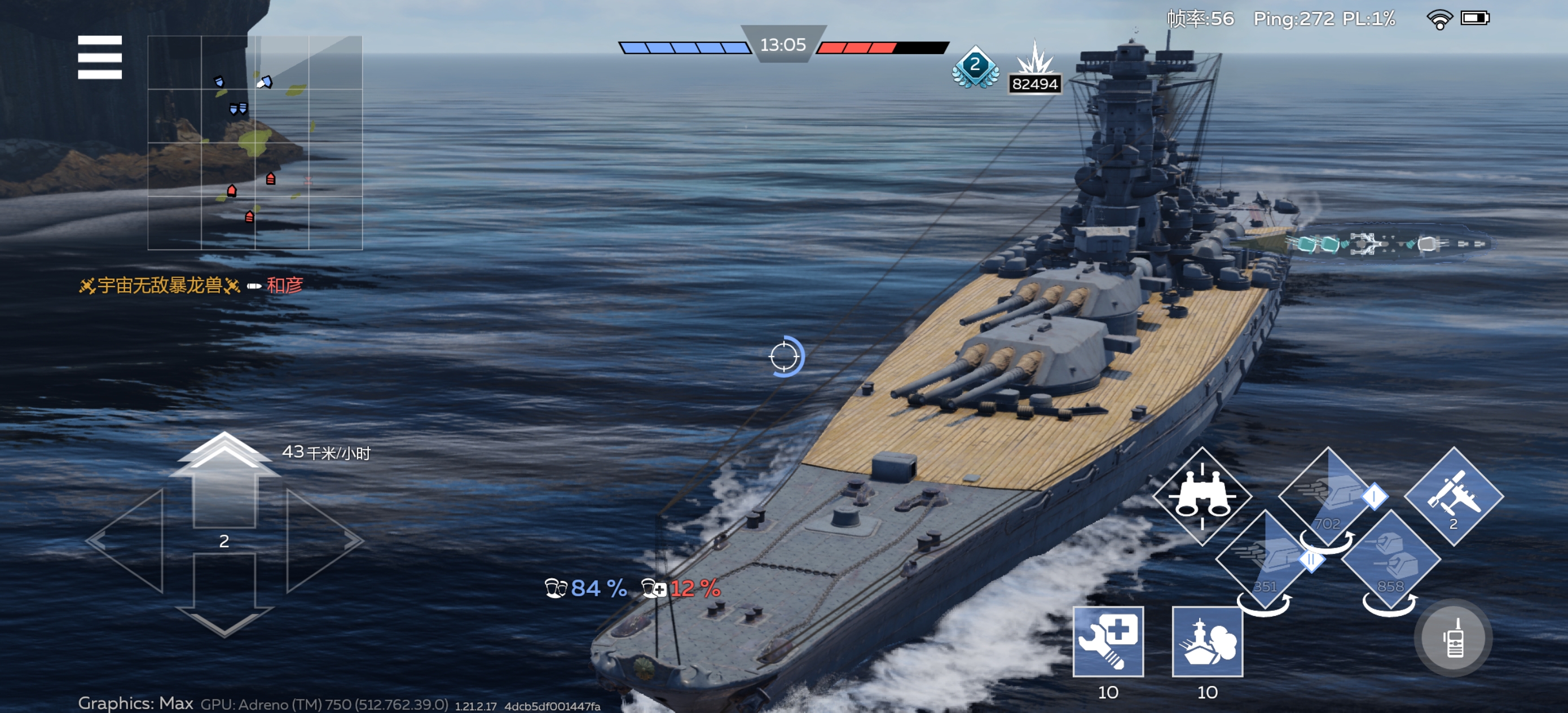
Task: Steer the ship right
Action: [x=323, y=541]
